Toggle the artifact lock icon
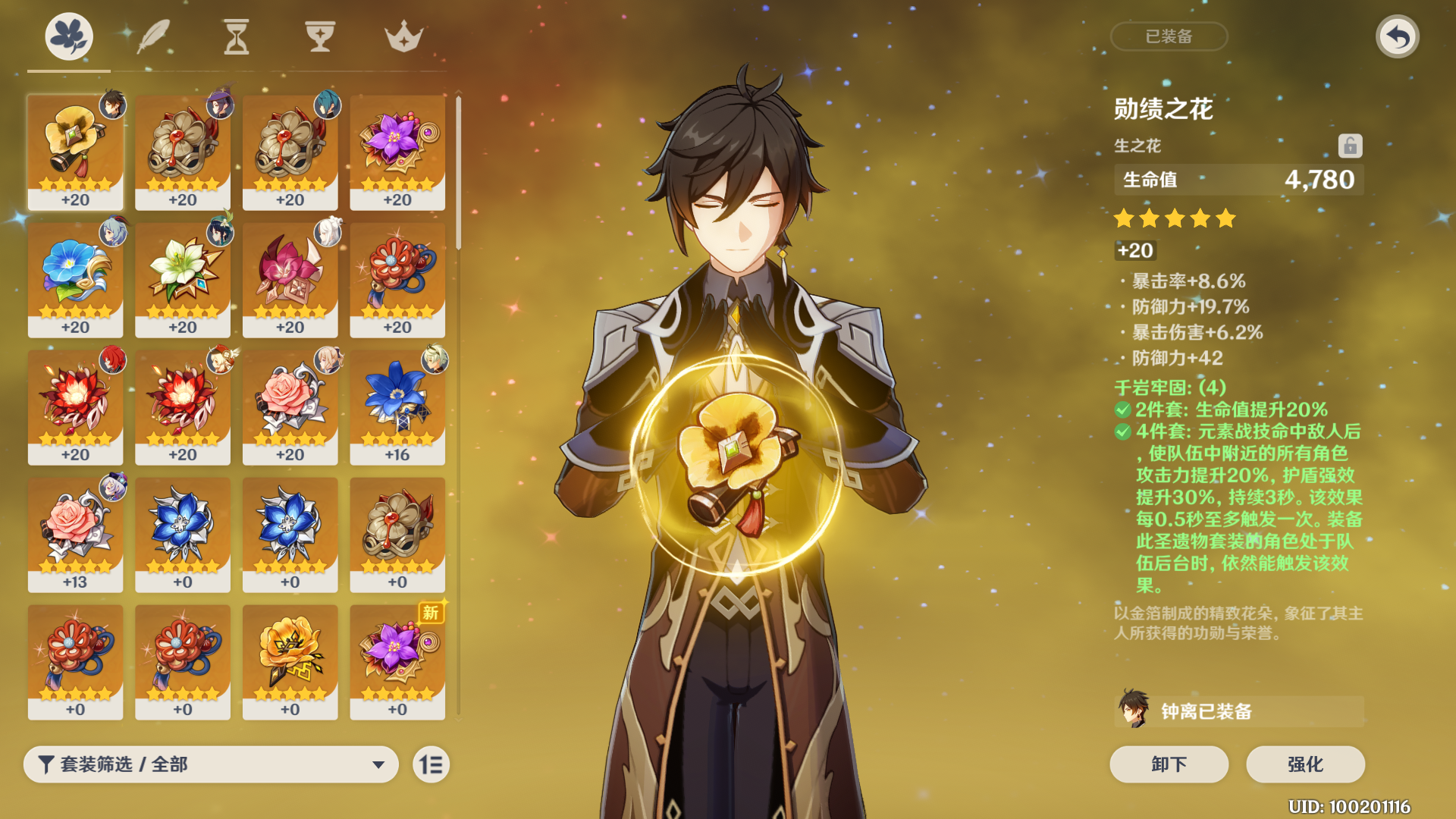The image size is (1456, 819). (x=1350, y=146)
